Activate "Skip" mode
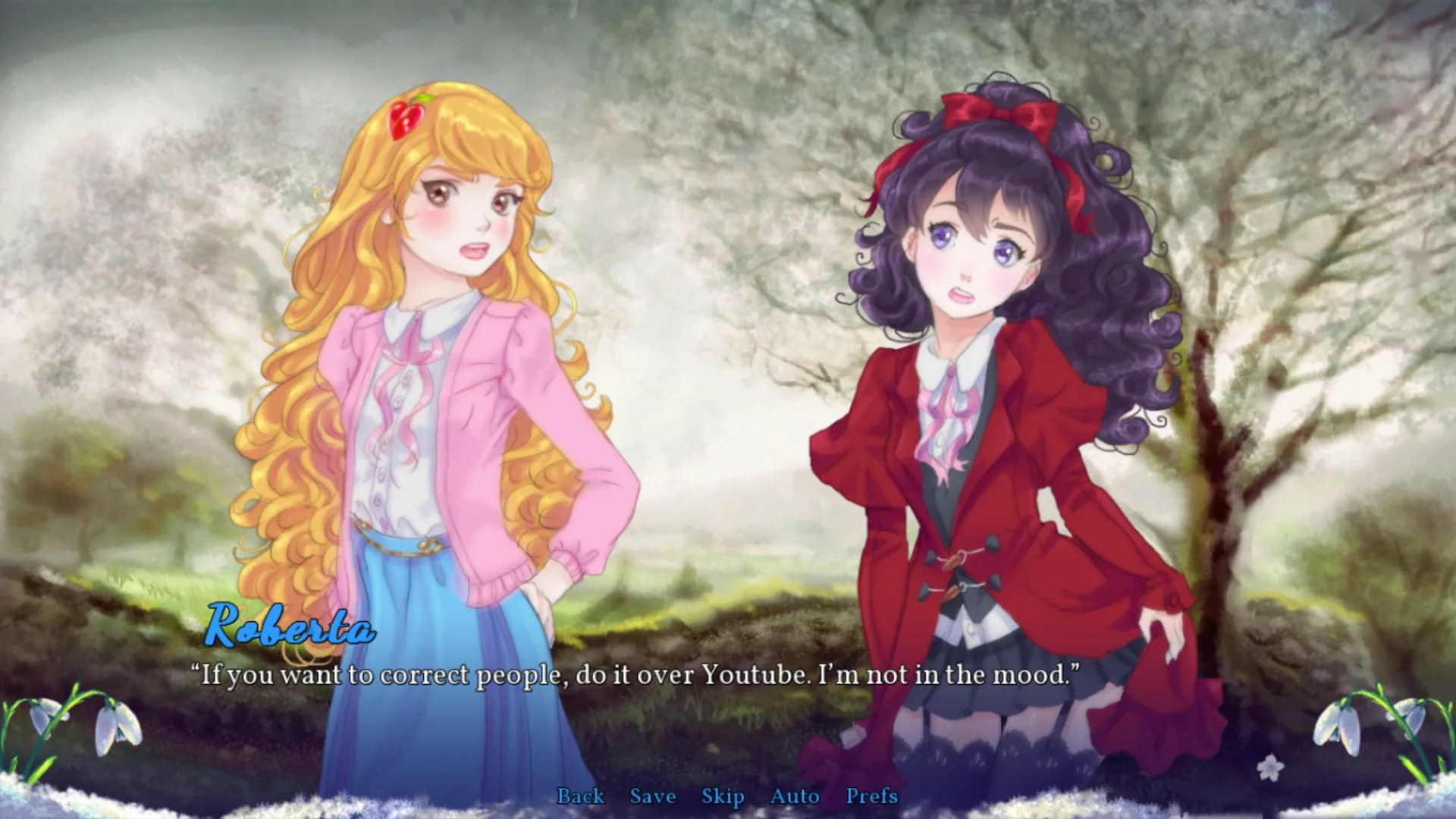Screen dimensions: 1456x819 [x=723, y=796]
